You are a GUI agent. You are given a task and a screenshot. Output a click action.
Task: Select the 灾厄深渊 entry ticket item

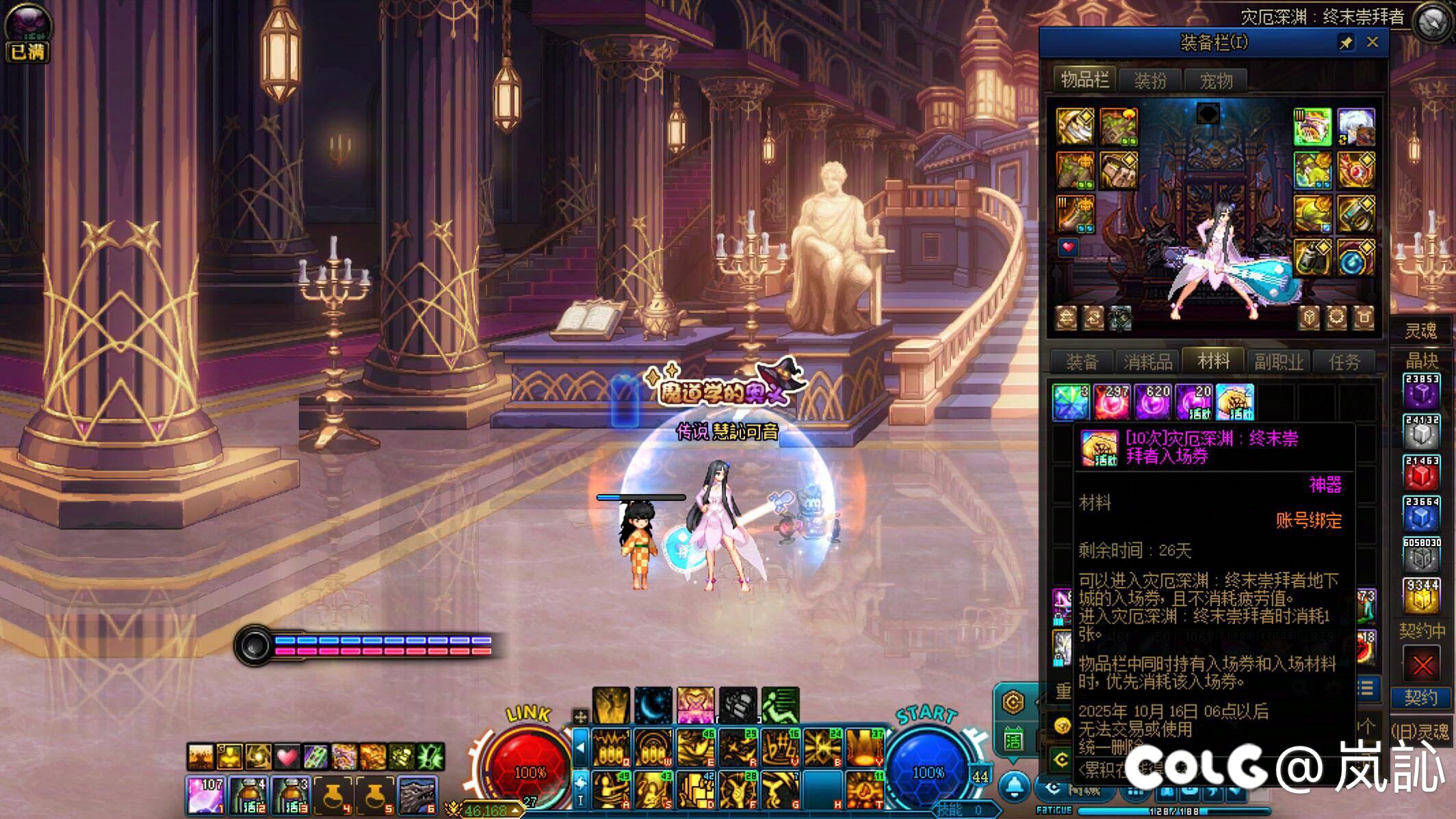1235,402
